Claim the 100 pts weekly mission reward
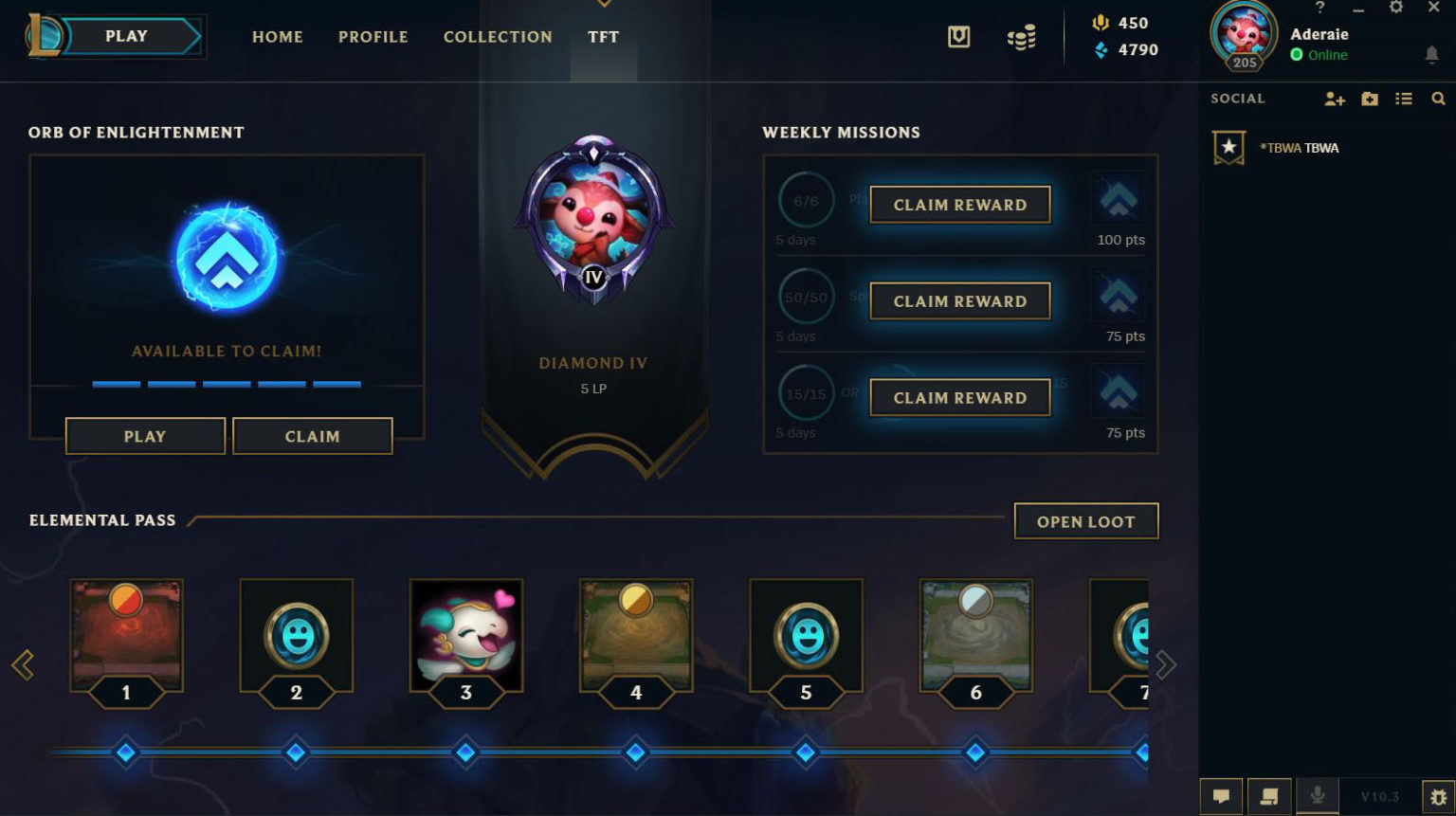1456x816 pixels. [959, 205]
